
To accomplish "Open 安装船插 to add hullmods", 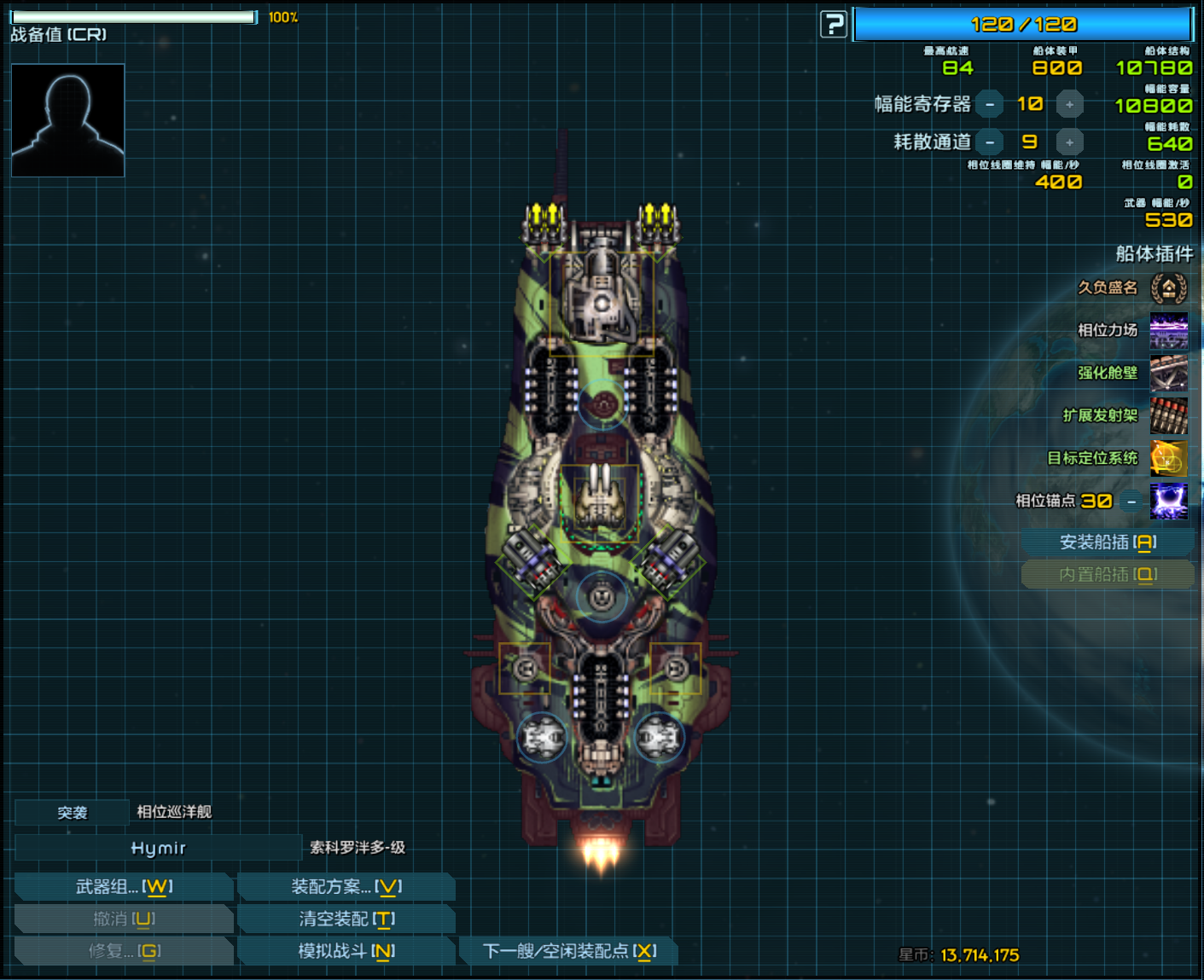I will (x=1107, y=542).
